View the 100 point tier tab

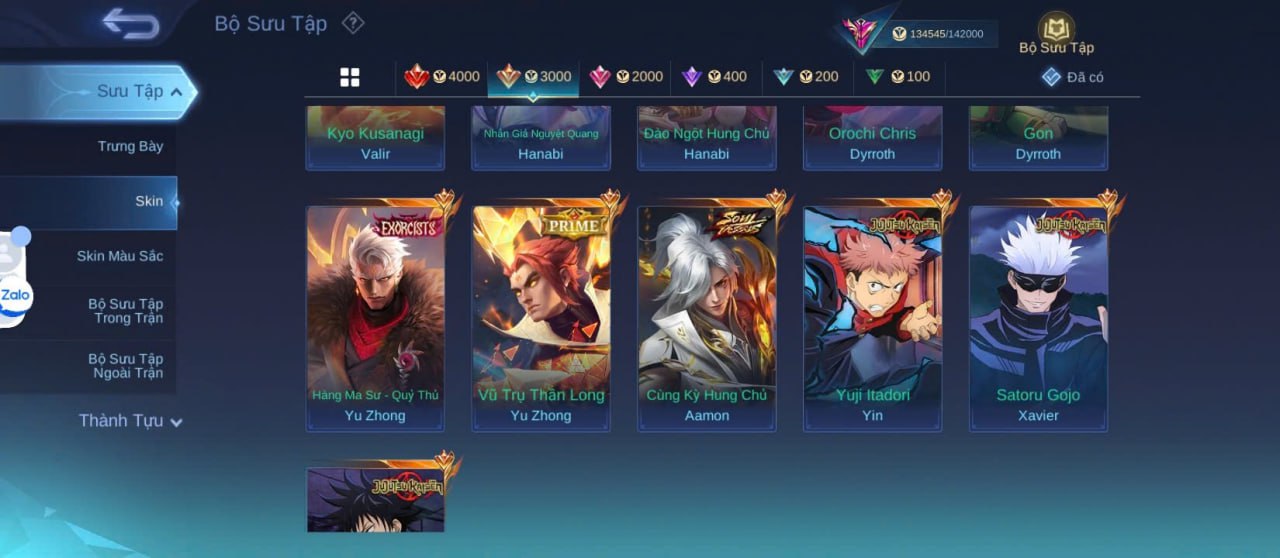897,77
